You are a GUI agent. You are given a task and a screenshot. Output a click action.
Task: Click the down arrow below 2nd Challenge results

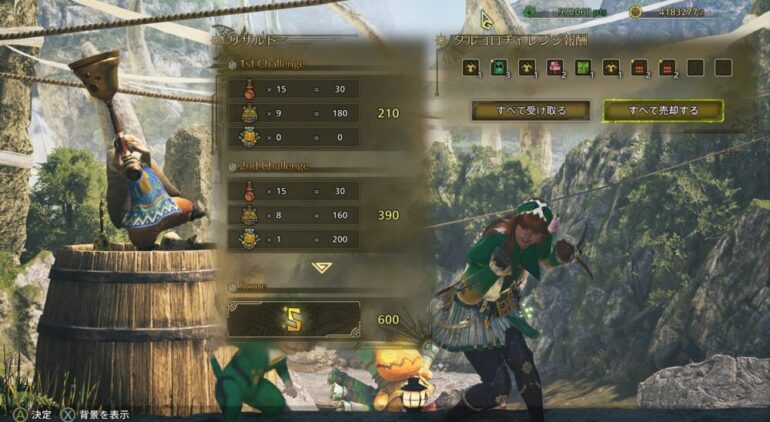click(321, 267)
